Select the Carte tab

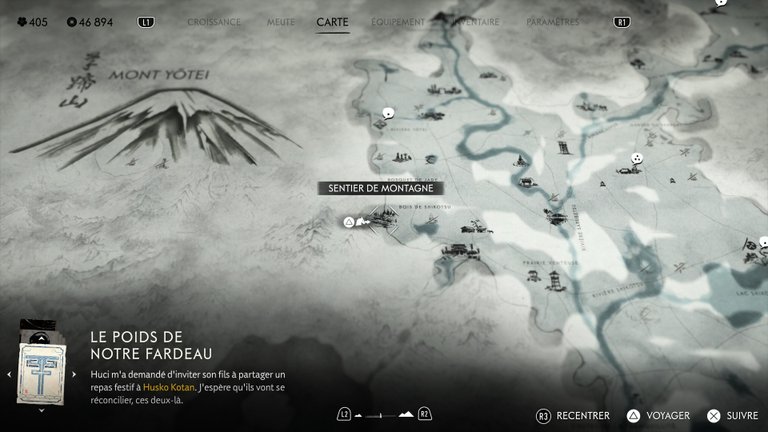332,21
